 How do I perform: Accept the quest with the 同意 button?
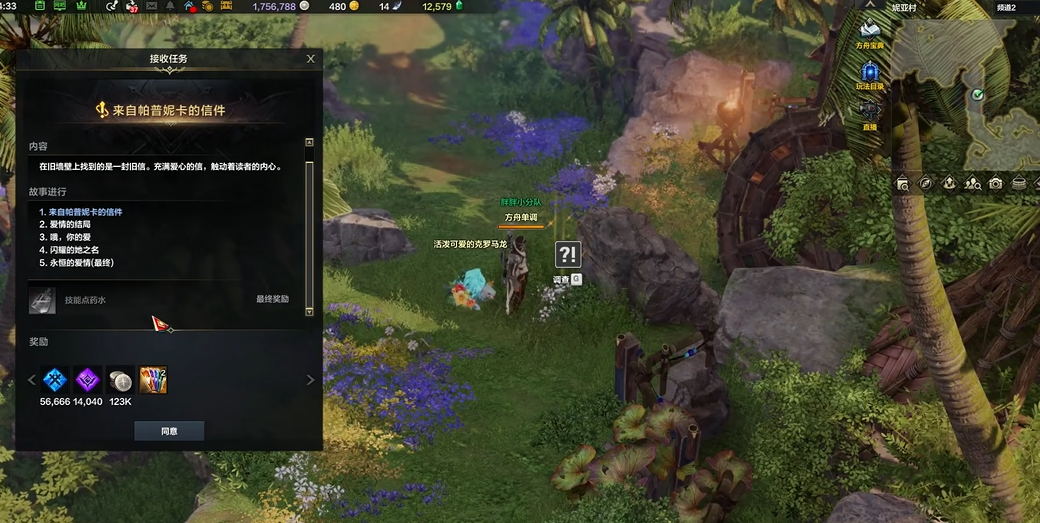[169, 431]
